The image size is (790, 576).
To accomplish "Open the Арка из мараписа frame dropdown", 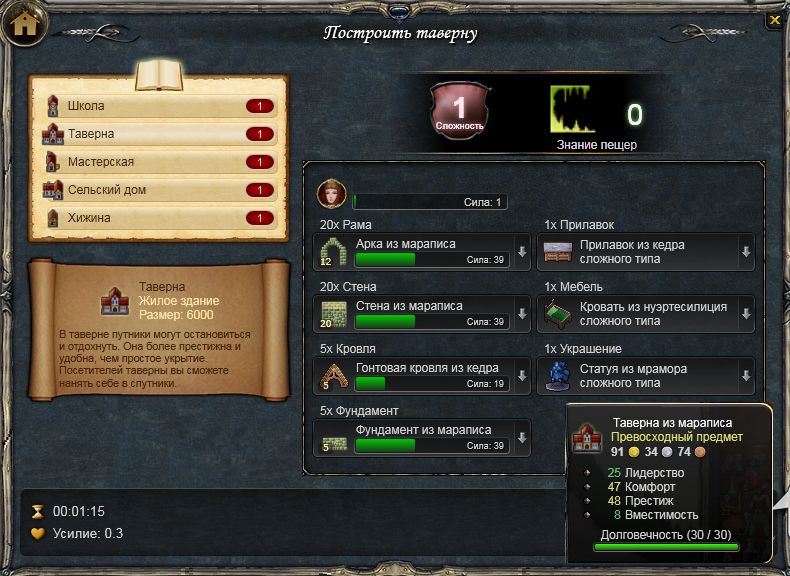I will click(x=522, y=252).
